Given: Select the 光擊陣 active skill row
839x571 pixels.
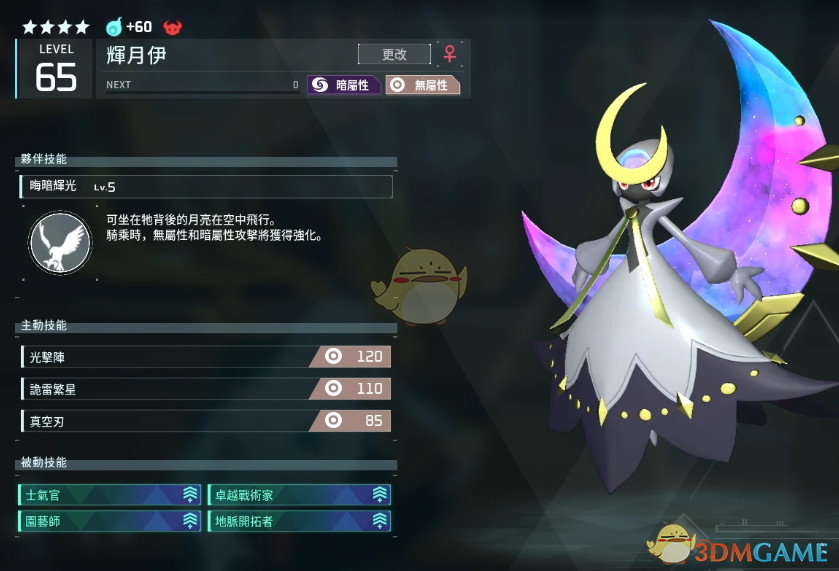Looking at the screenshot, I should [205, 356].
